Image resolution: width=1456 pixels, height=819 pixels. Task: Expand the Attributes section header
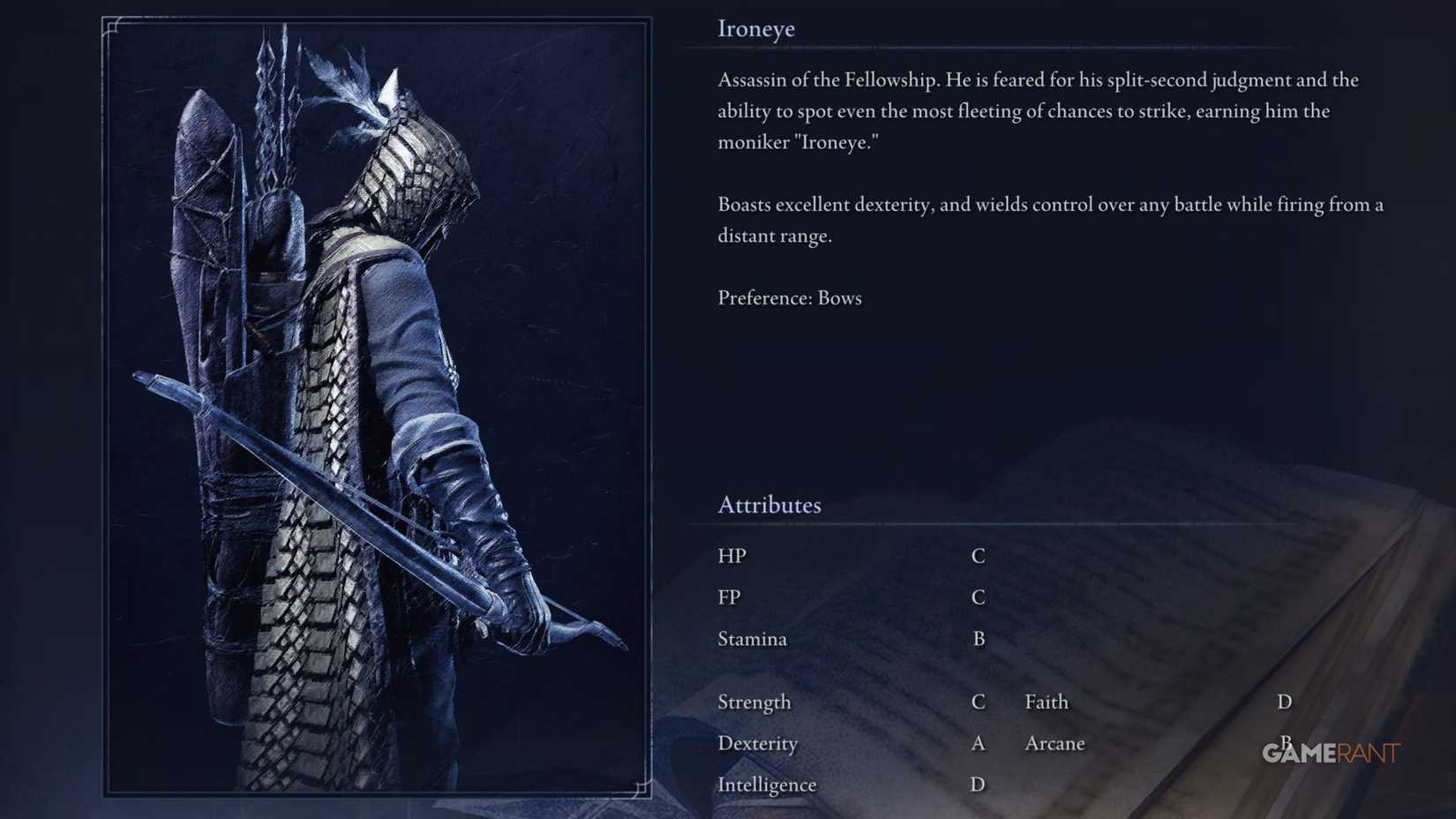point(769,505)
